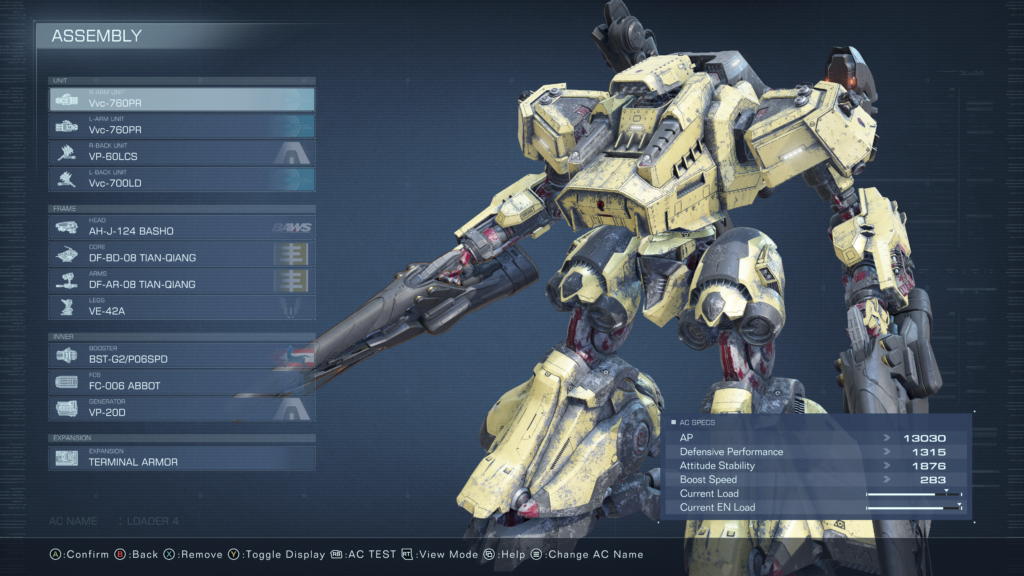Choose the BST-G2/P06SPD booster entry
Viewport: 1024px width, 576px height.
(182, 355)
